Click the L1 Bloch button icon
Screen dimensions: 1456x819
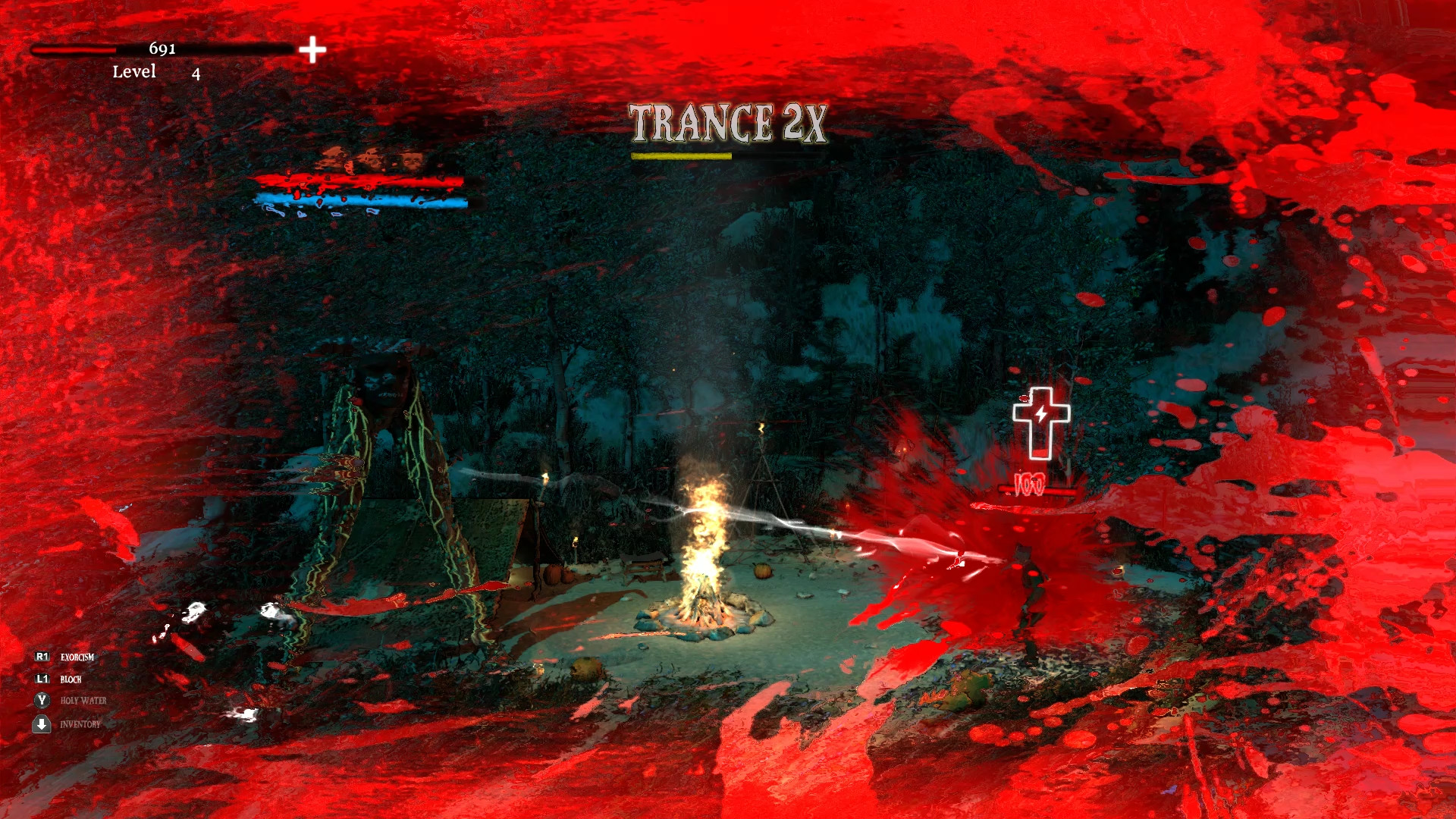tap(43, 679)
